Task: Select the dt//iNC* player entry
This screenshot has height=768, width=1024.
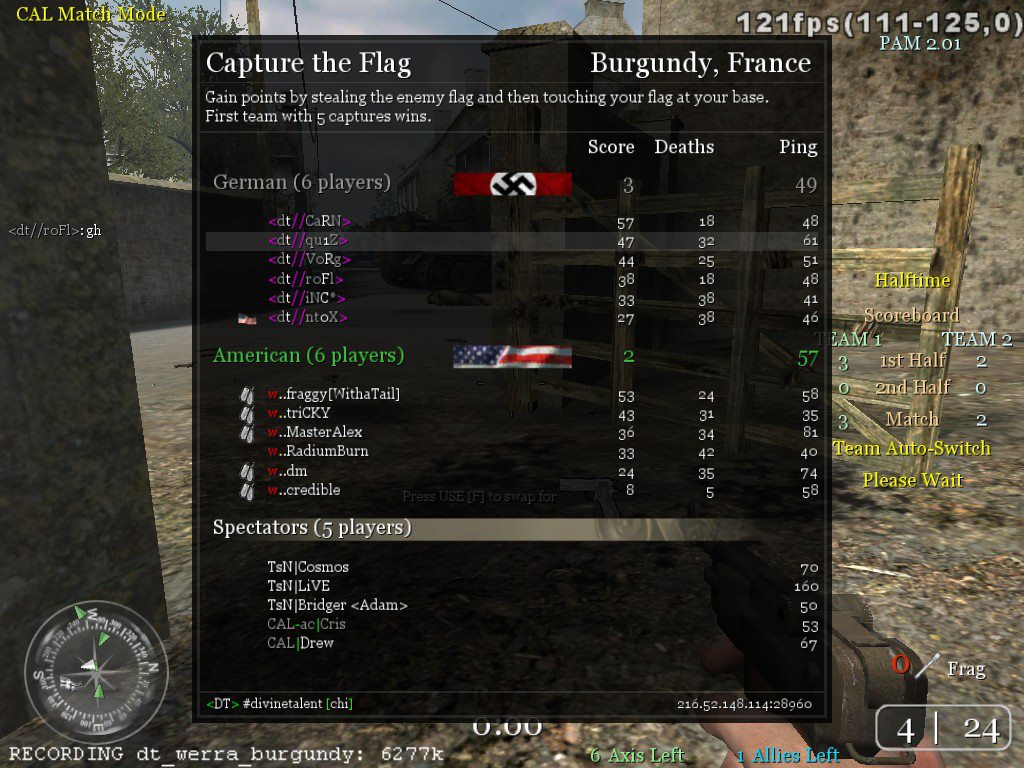Action: pyautogui.click(x=308, y=298)
